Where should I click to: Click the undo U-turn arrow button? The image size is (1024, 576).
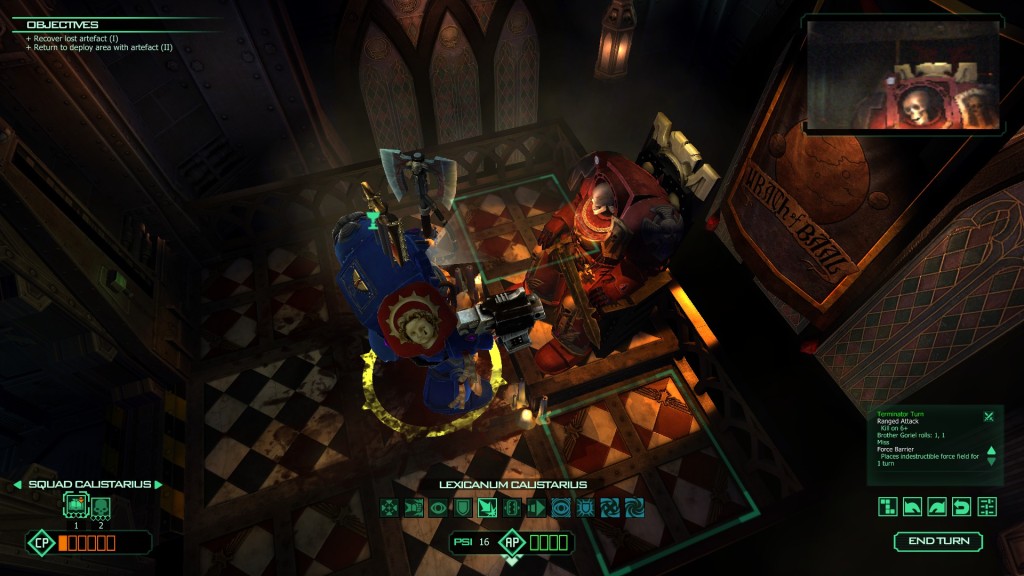click(962, 506)
